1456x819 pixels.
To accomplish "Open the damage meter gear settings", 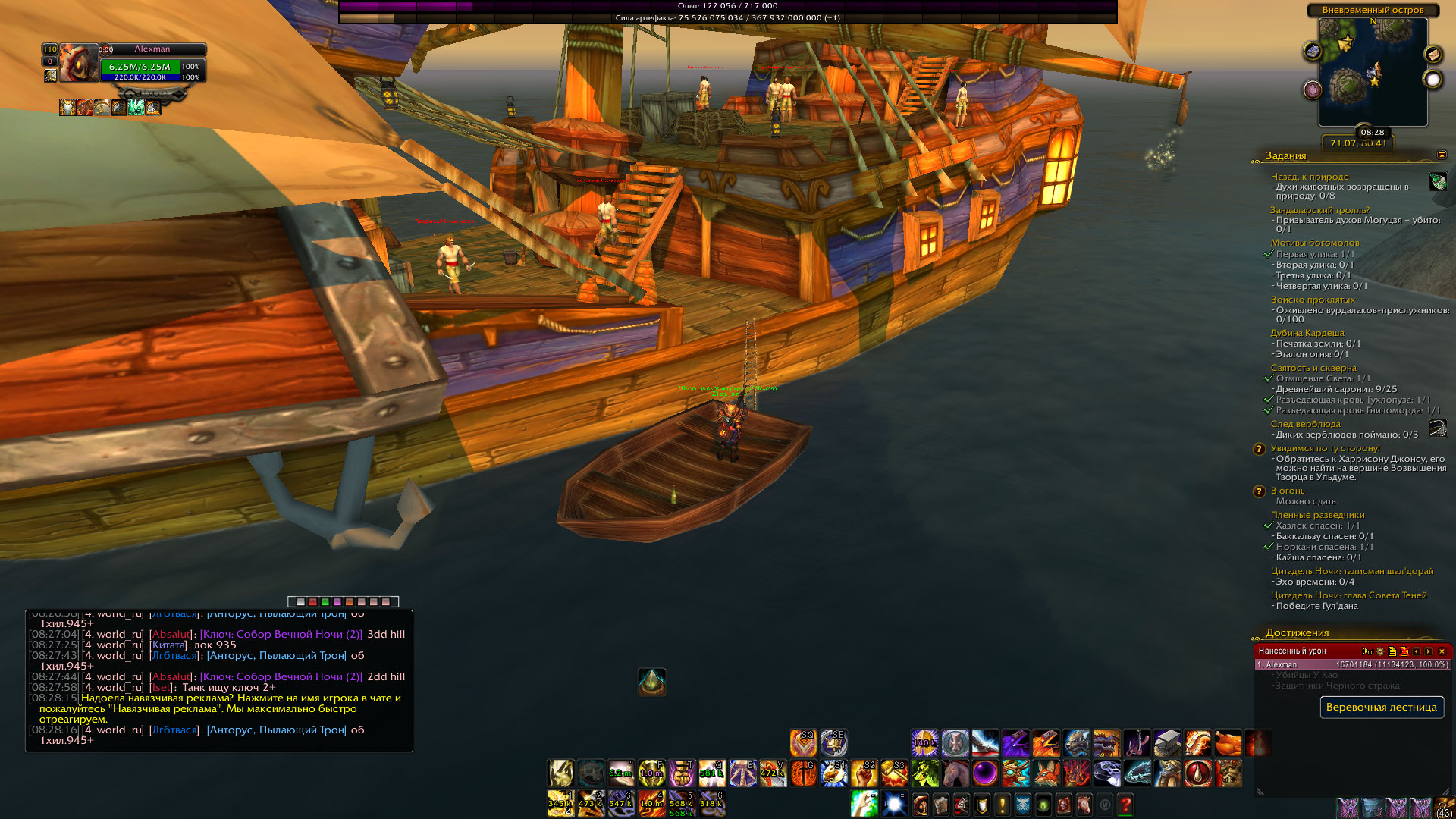I will point(1380,651).
